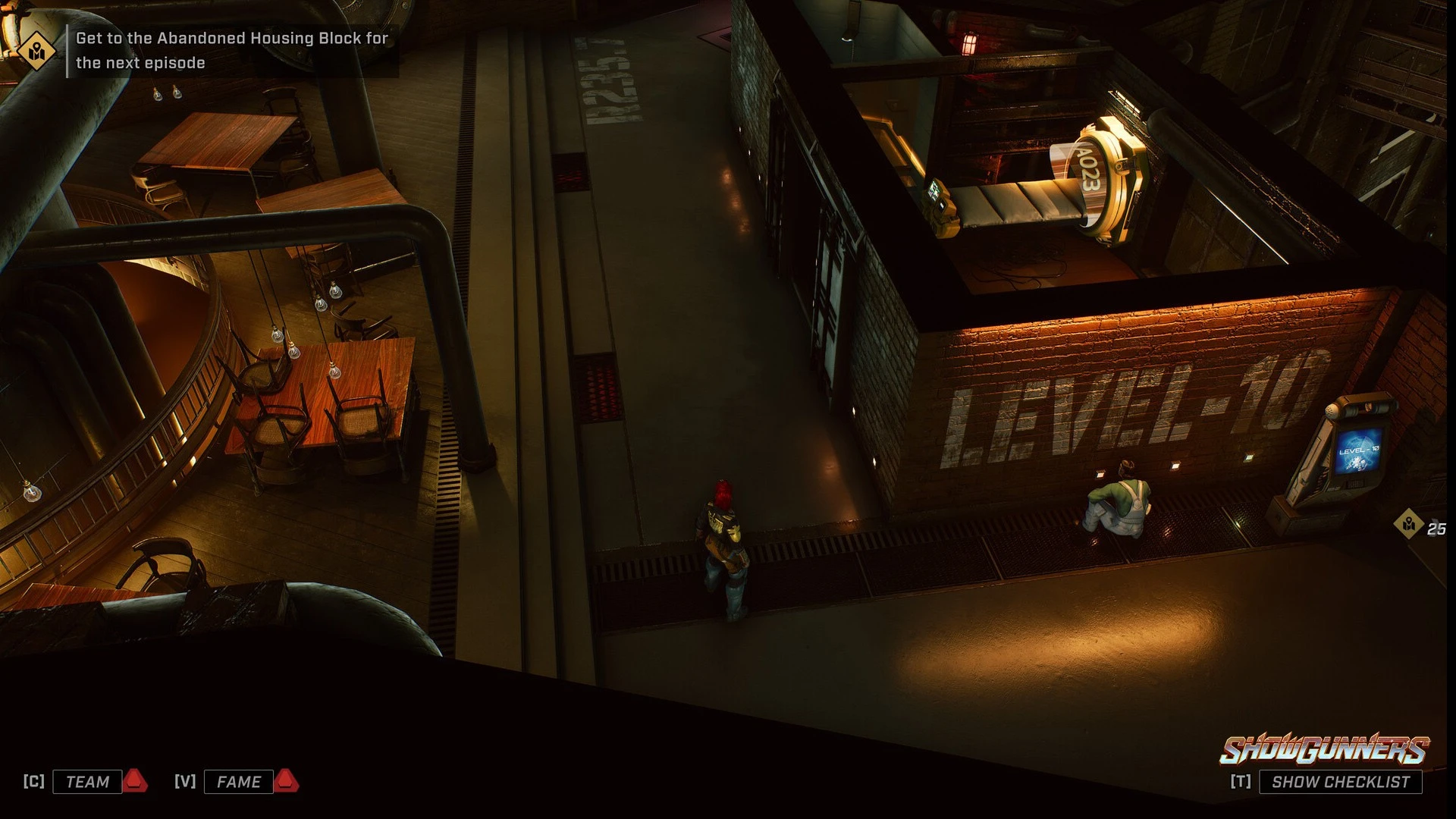This screenshot has height=819, width=1456.
Task: Click the SHOW CHECKLIST button
Action: pos(1340,782)
